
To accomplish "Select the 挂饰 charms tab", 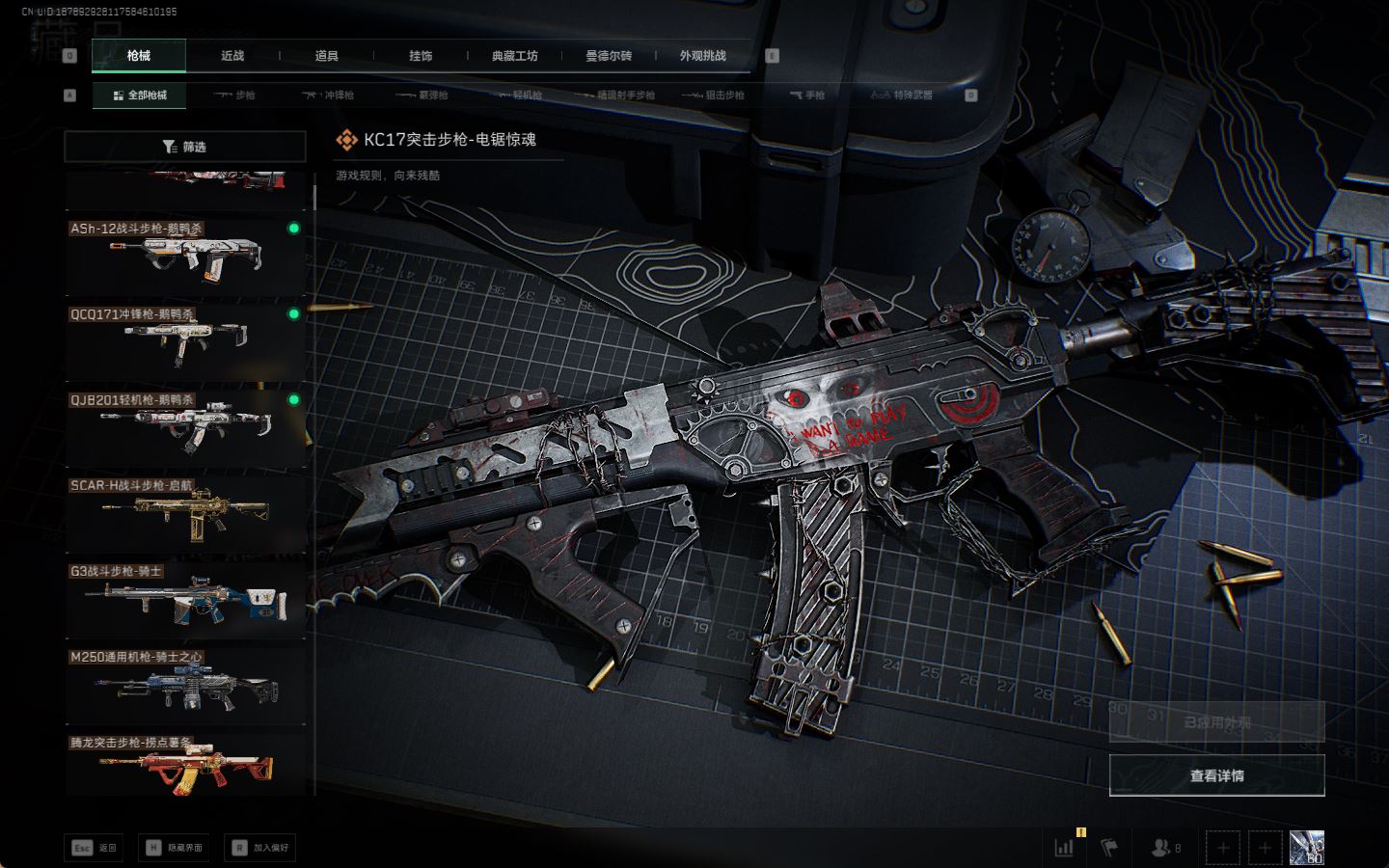I will pyautogui.click(x=421, y=56).
